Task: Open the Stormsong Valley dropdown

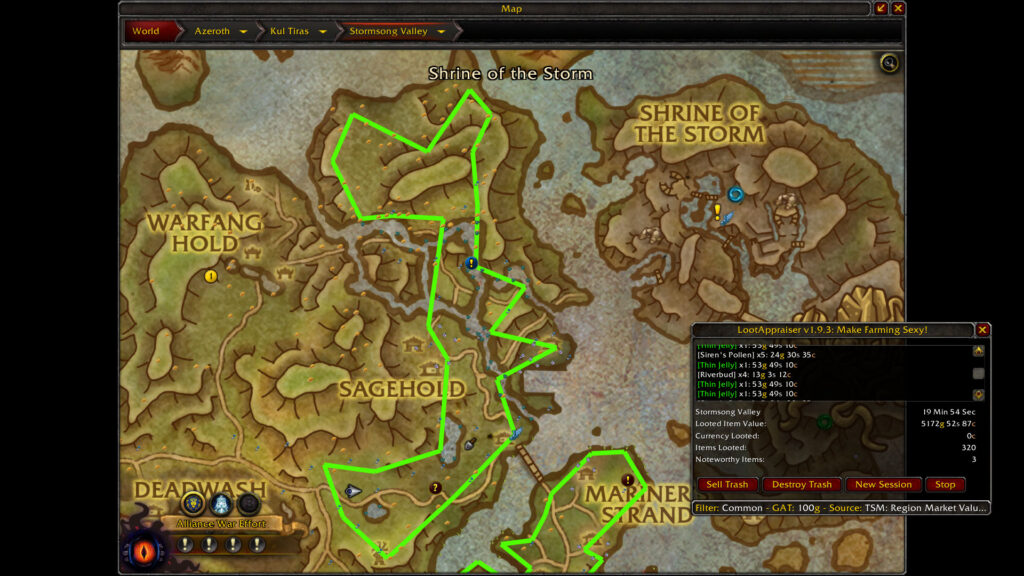Action: (440, 31)
